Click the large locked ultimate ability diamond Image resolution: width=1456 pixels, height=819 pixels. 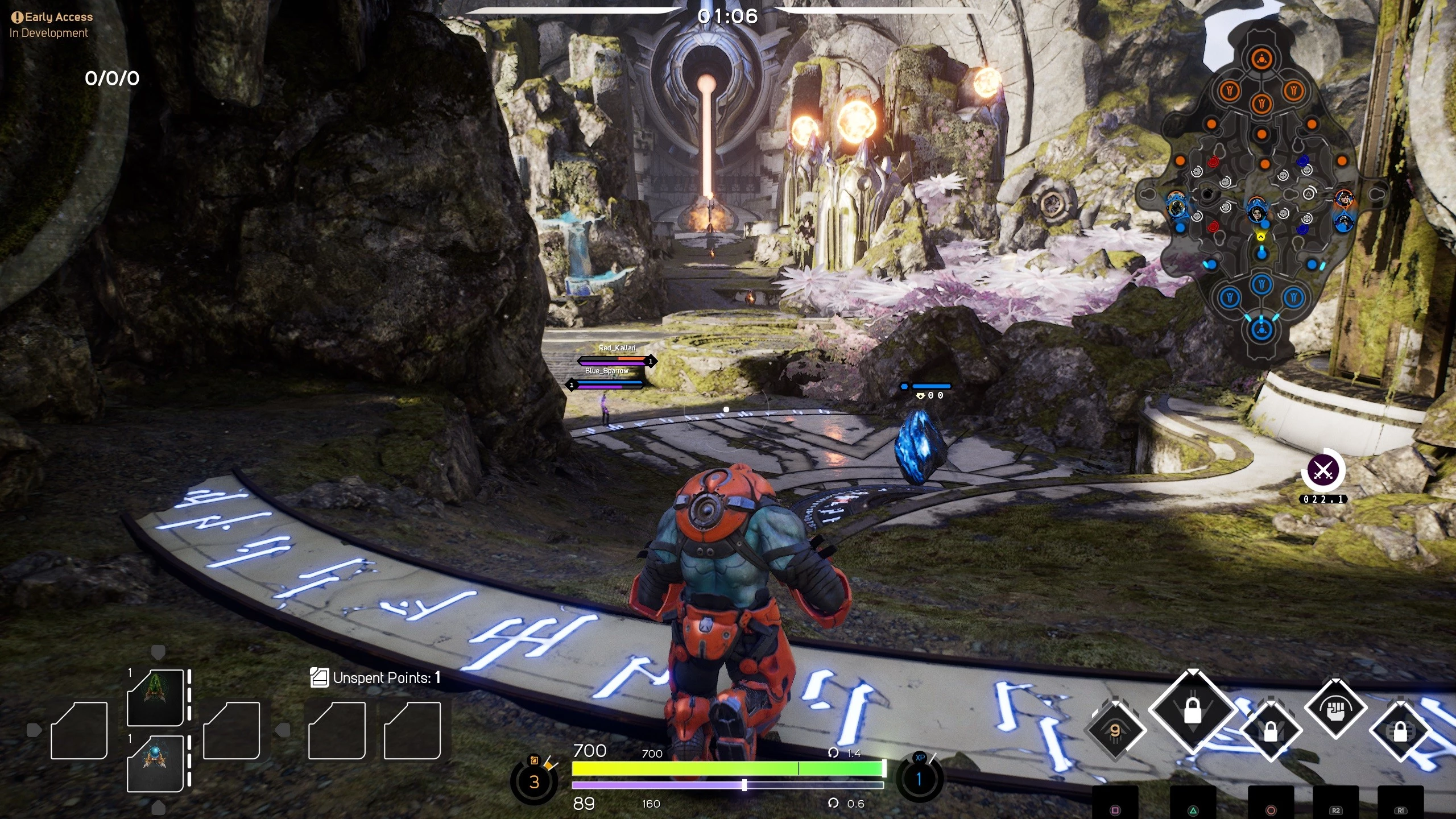tap(1192, 712)
